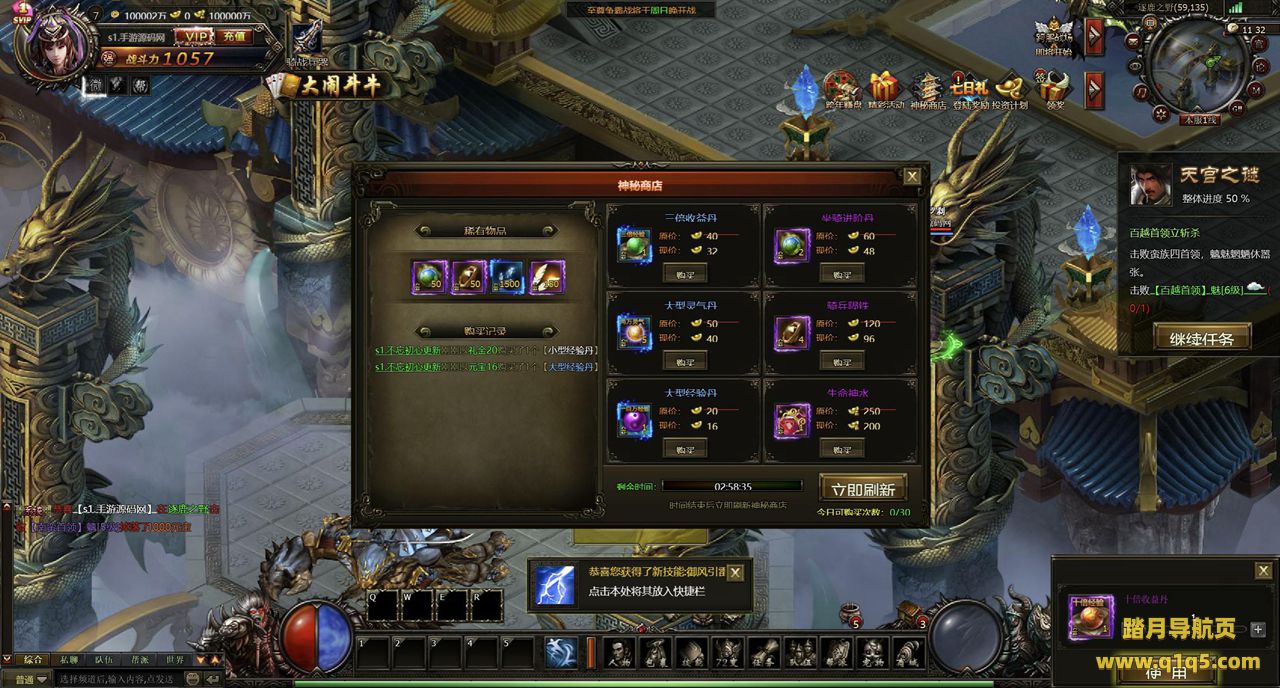Purchase the item priced at 48 gold
The width and height of the screenshot is (1280, 688).
(x=842, y=273)
